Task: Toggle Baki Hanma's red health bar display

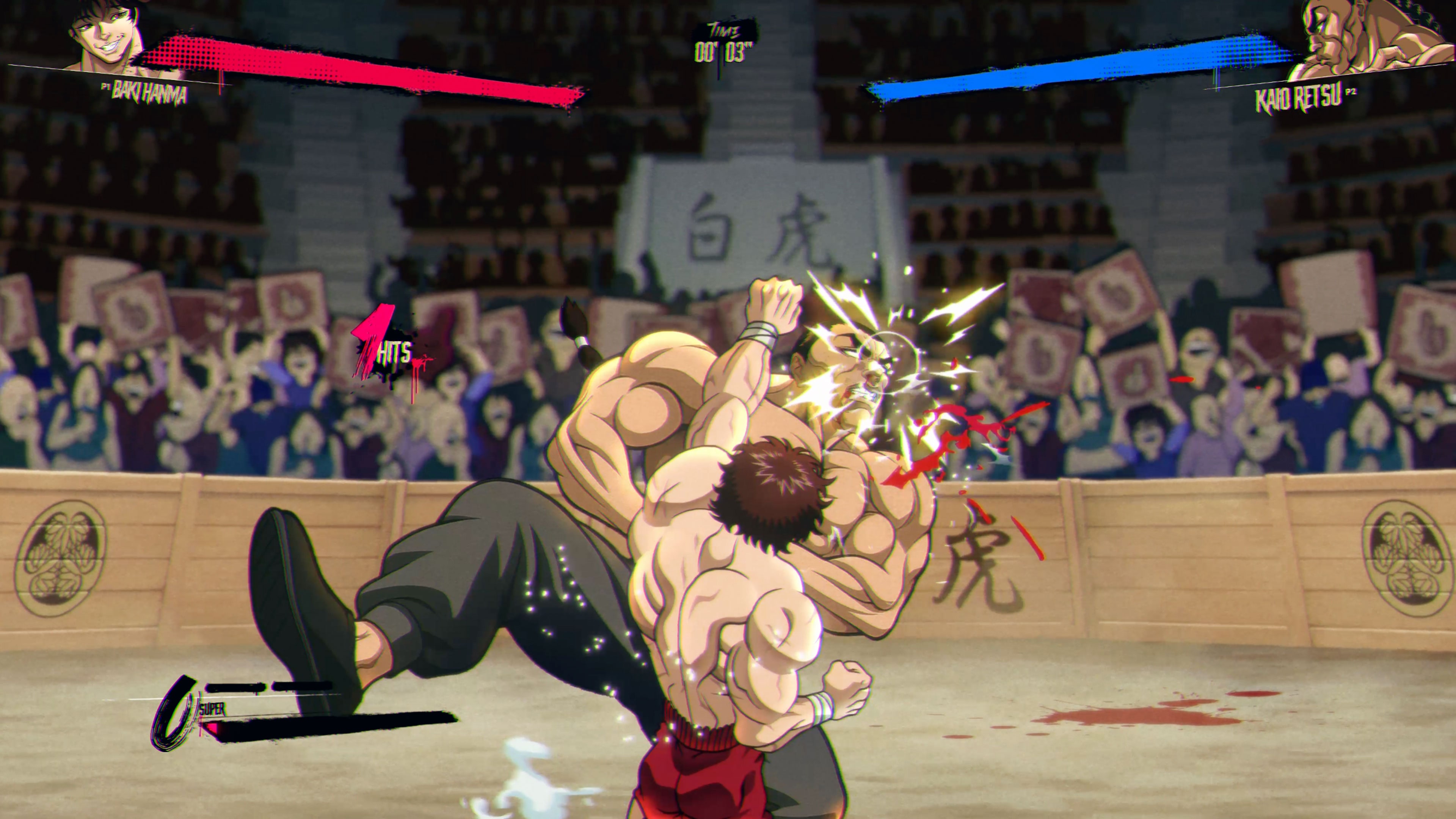Action: (x=367, y=62)
